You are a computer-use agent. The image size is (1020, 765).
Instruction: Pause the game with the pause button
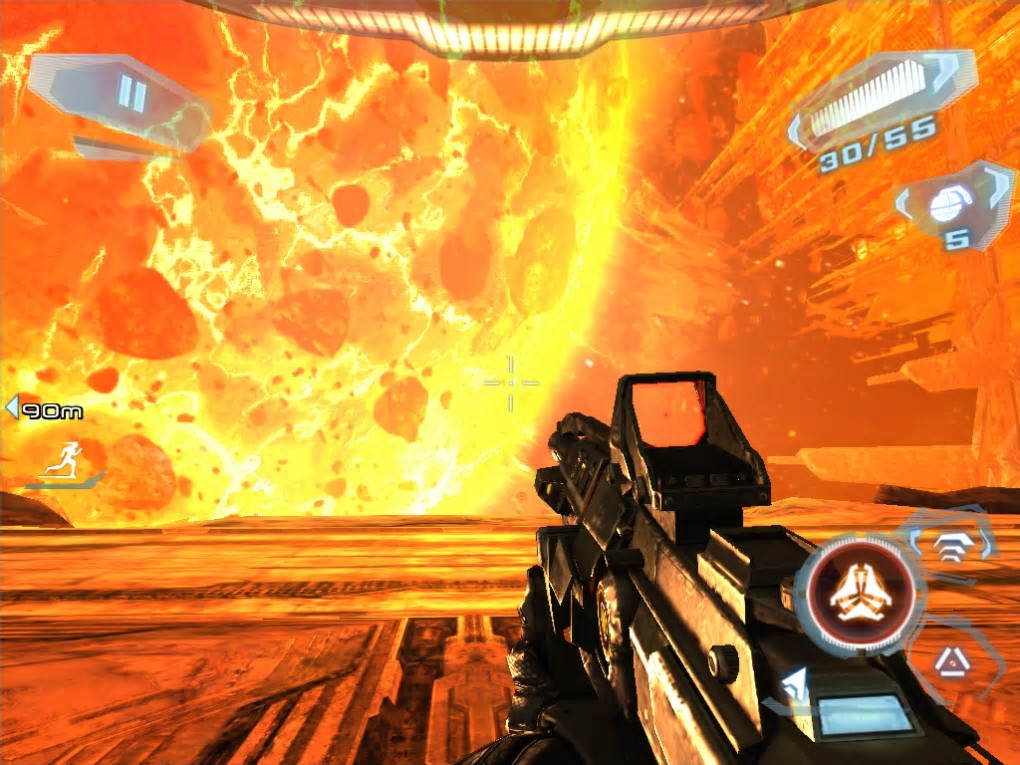point(131,96)
